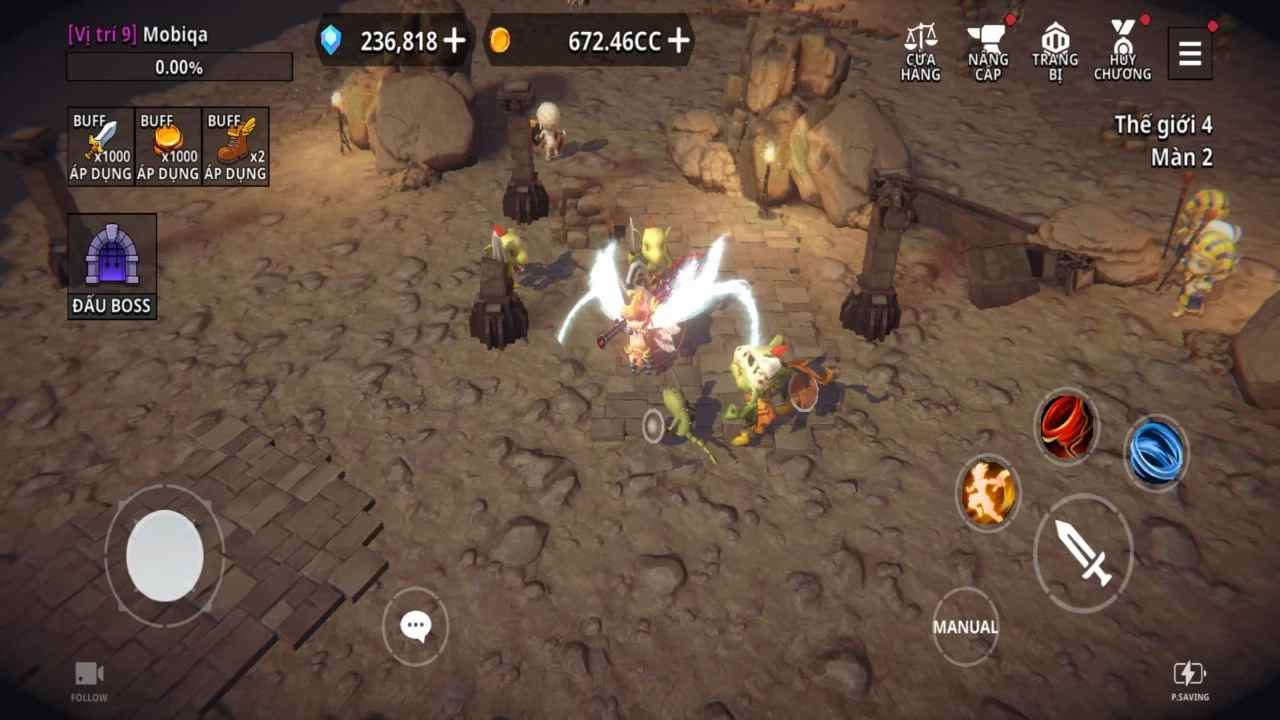Image resolution: width=1280 pixels, height=720 pixels.
Task: Open the hamburger menu at top right
Action: point(1189,53)
